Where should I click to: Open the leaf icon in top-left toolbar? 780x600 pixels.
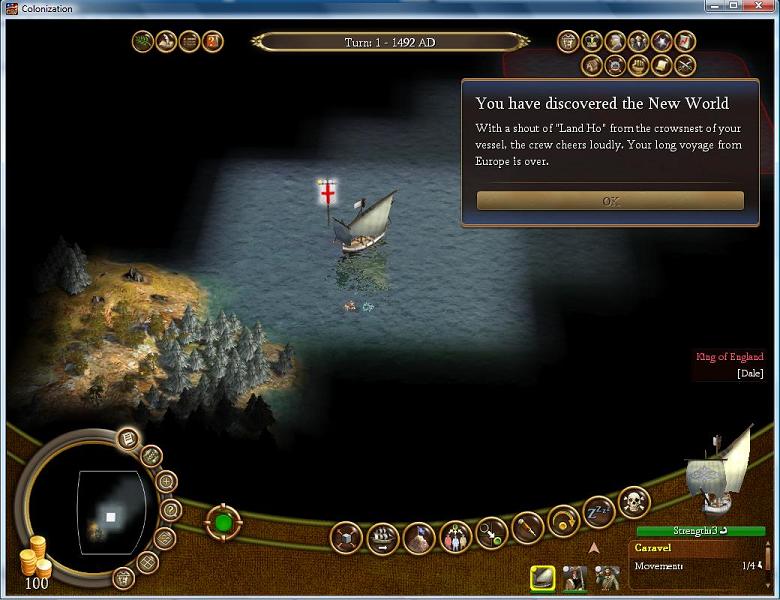(143, 42)
